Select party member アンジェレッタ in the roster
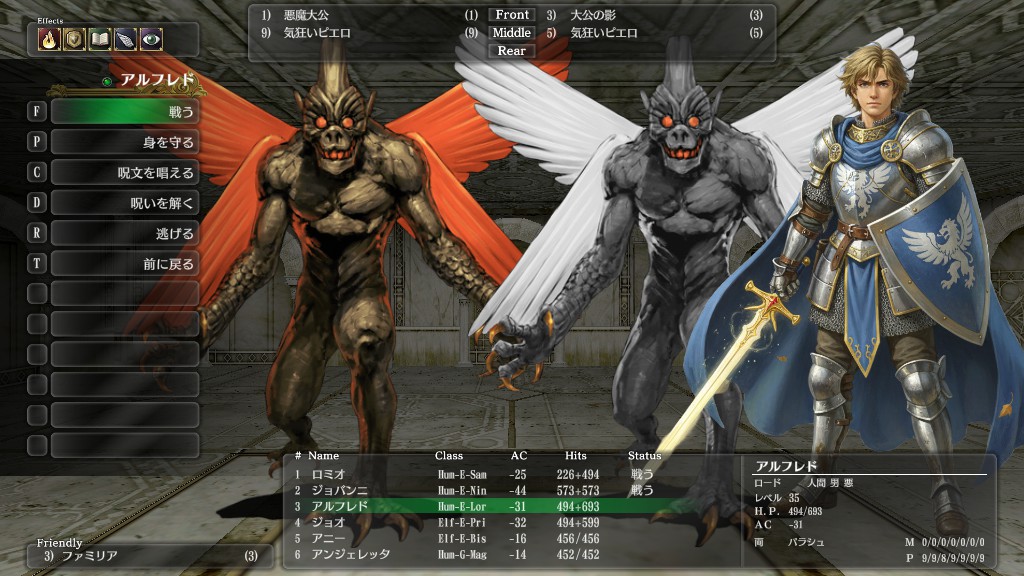Screen dimensions: 1024x576 pos(350,554)
